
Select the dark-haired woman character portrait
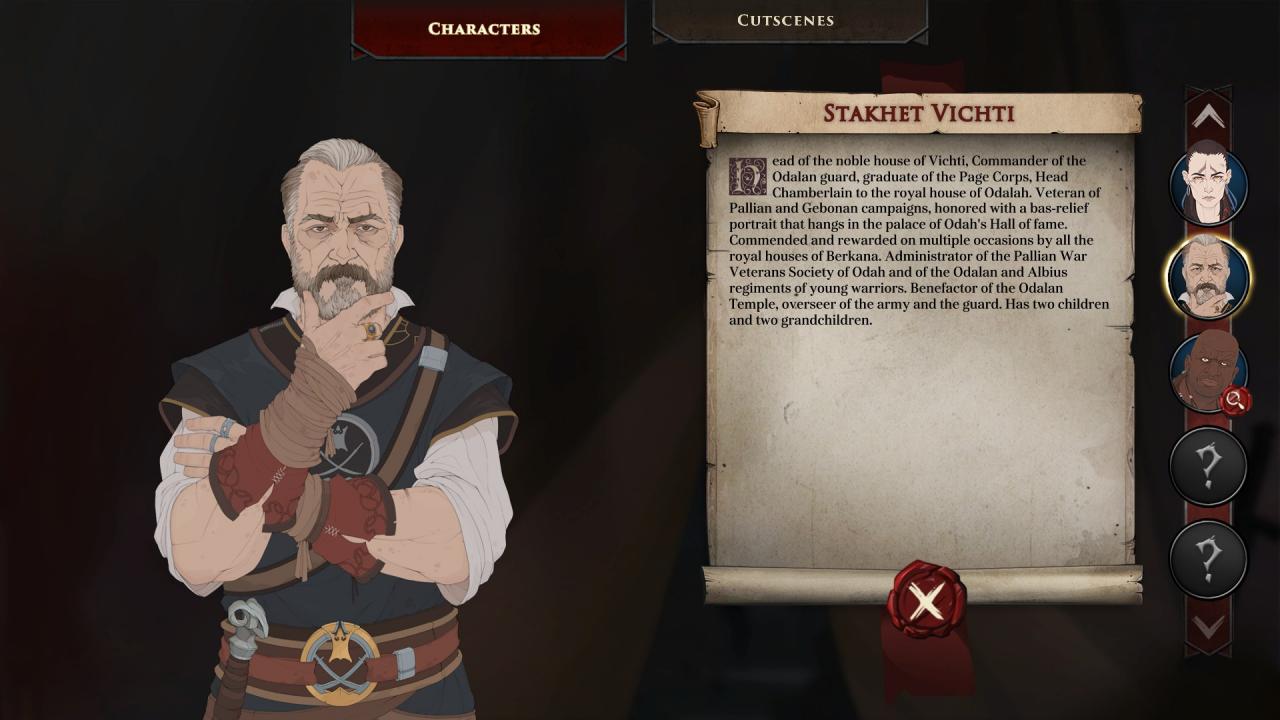tap(1208, 186)
